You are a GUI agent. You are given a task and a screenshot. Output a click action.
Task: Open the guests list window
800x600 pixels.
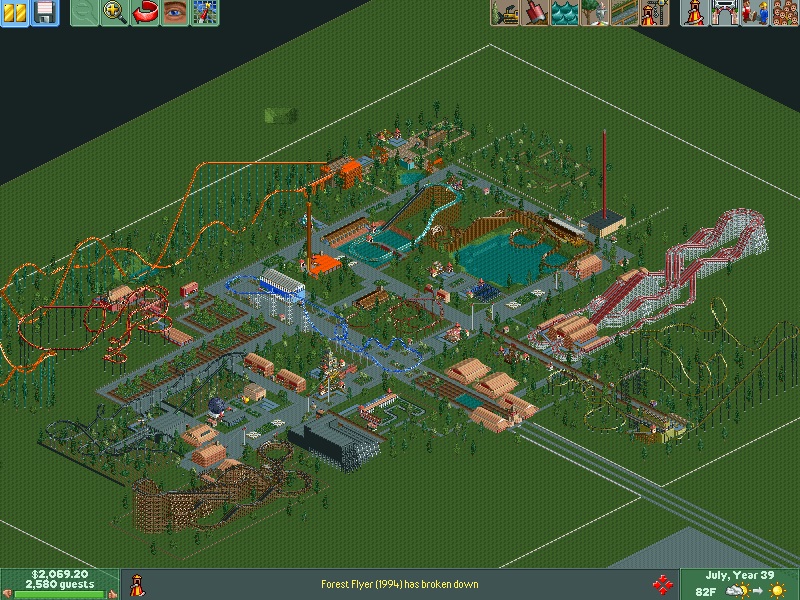pyautogui.click(x=783, y=13)
